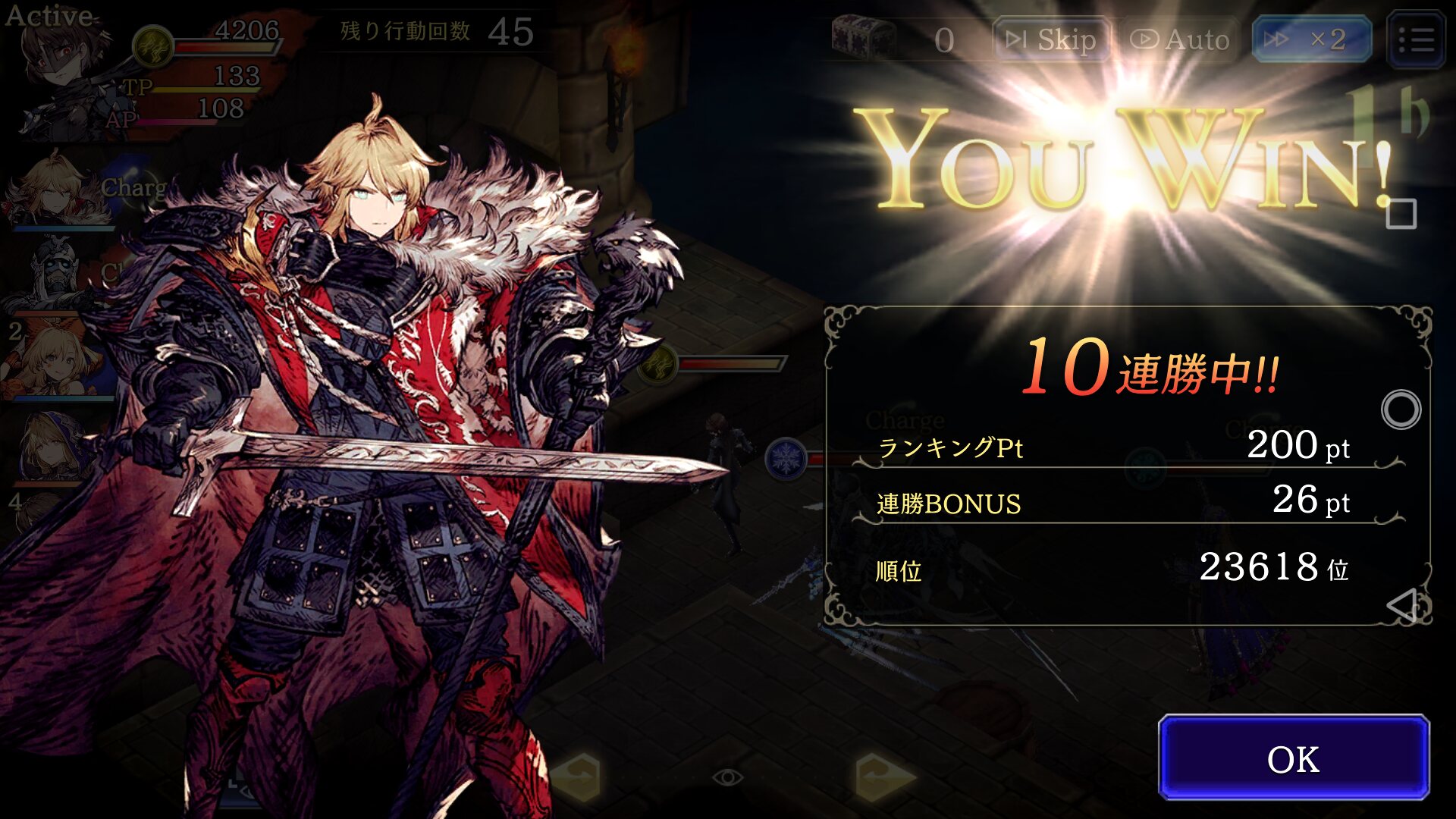Tap the Android back triangle
Screen dimensions: 1456x819
click(x=1401, y=605)
